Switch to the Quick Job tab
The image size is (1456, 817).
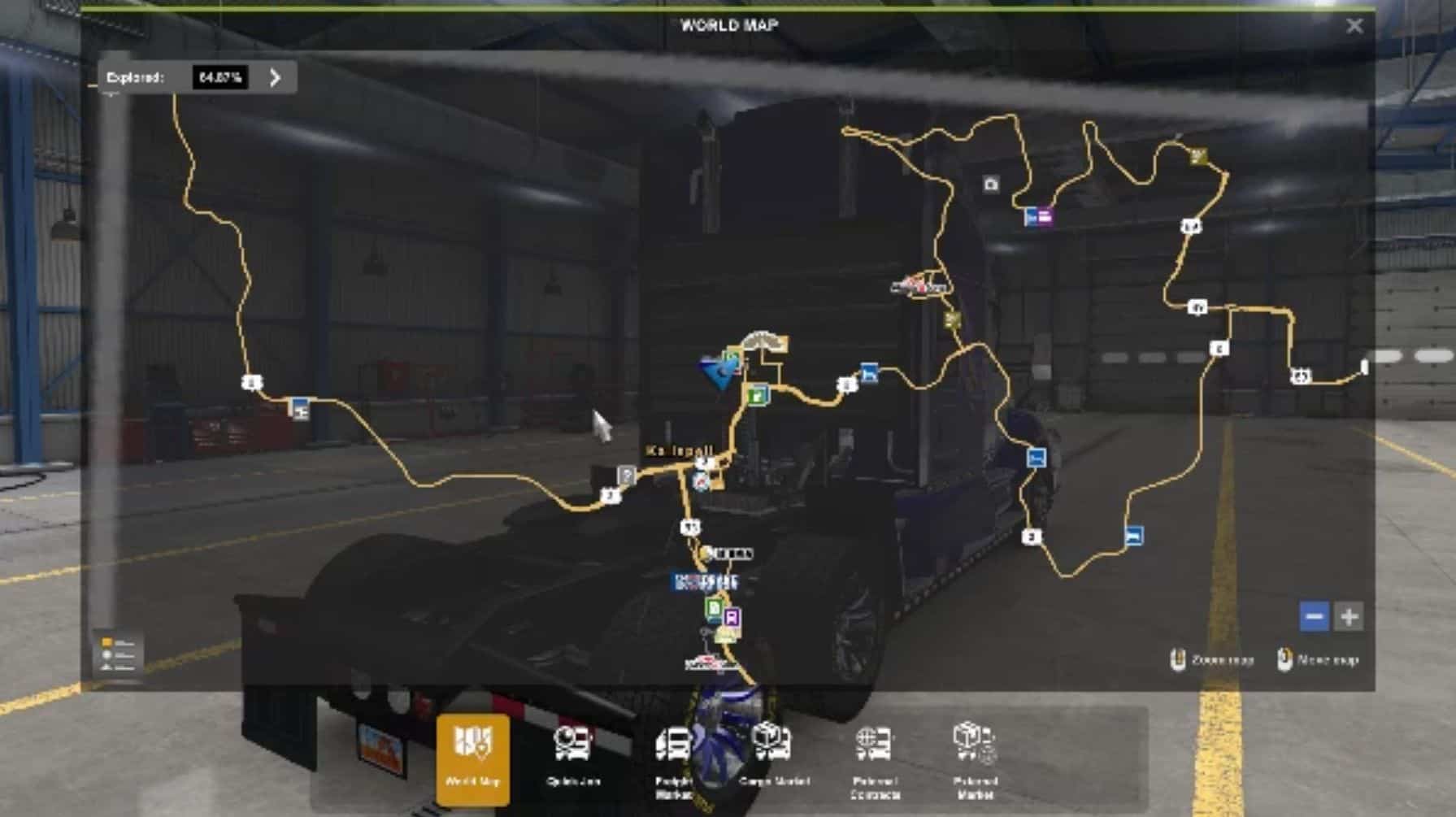coord(573,758)
